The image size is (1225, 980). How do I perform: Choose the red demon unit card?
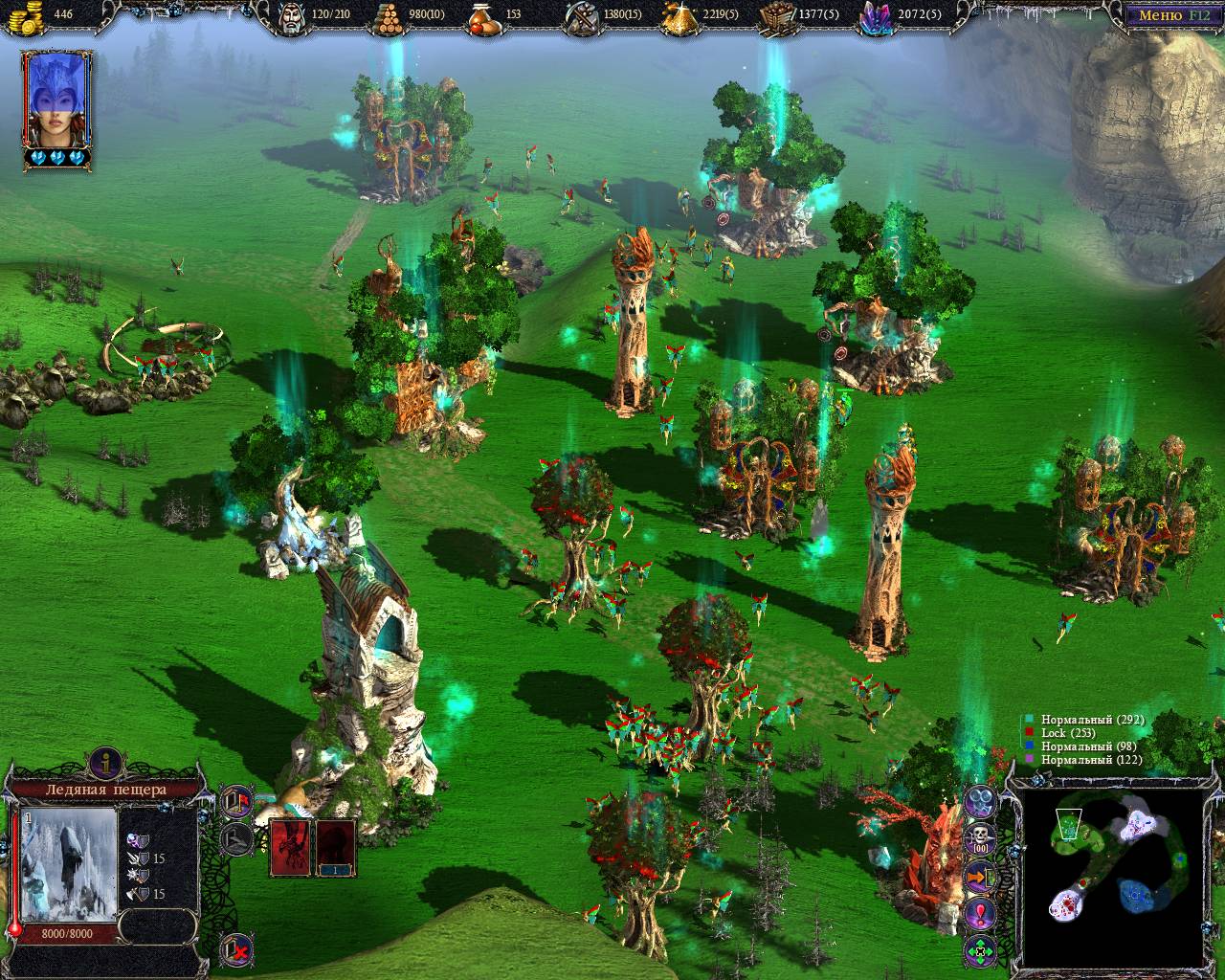tap(290, 847)
